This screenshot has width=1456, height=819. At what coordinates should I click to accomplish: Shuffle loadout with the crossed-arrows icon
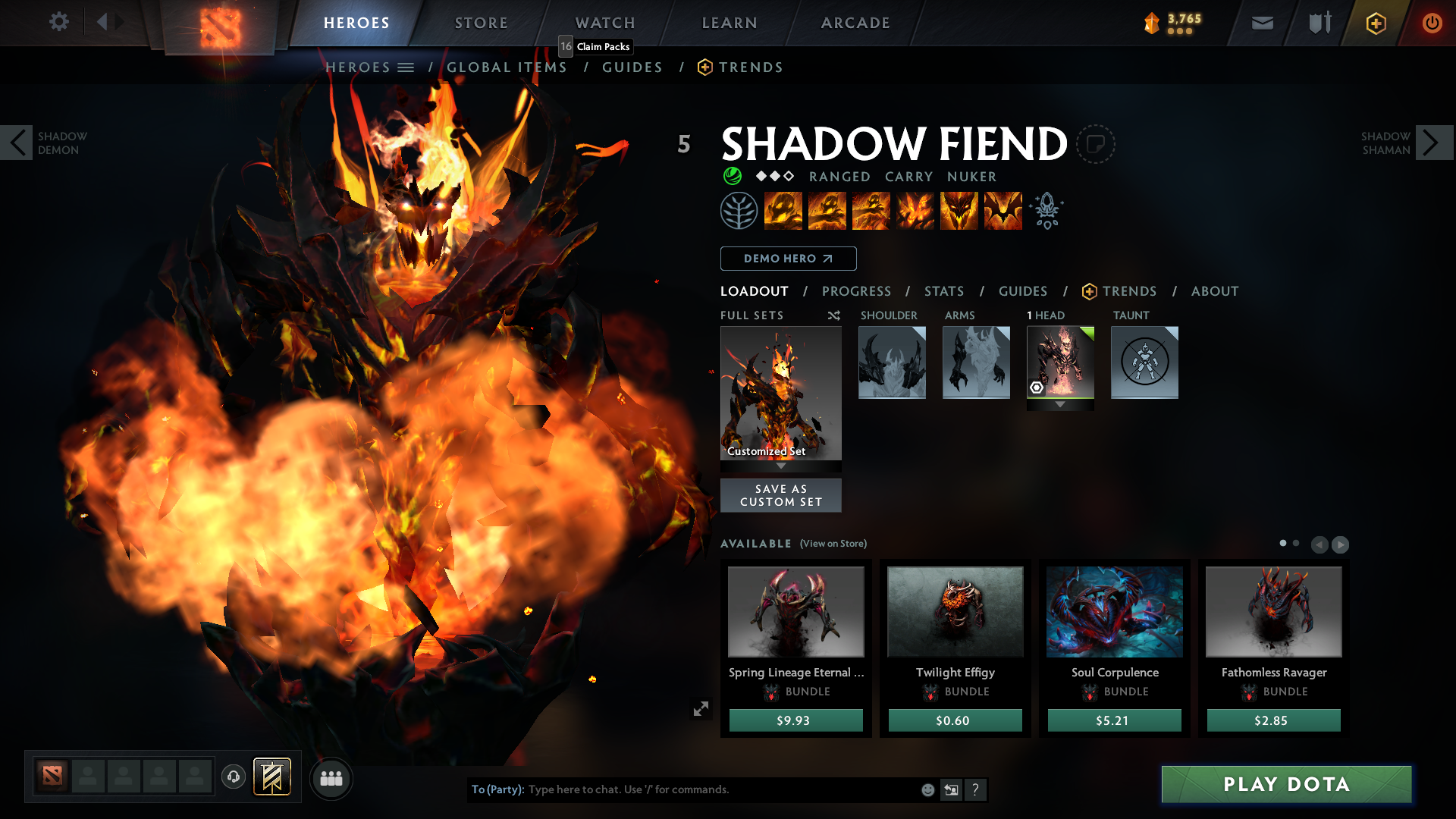click(x=833, y=315)
